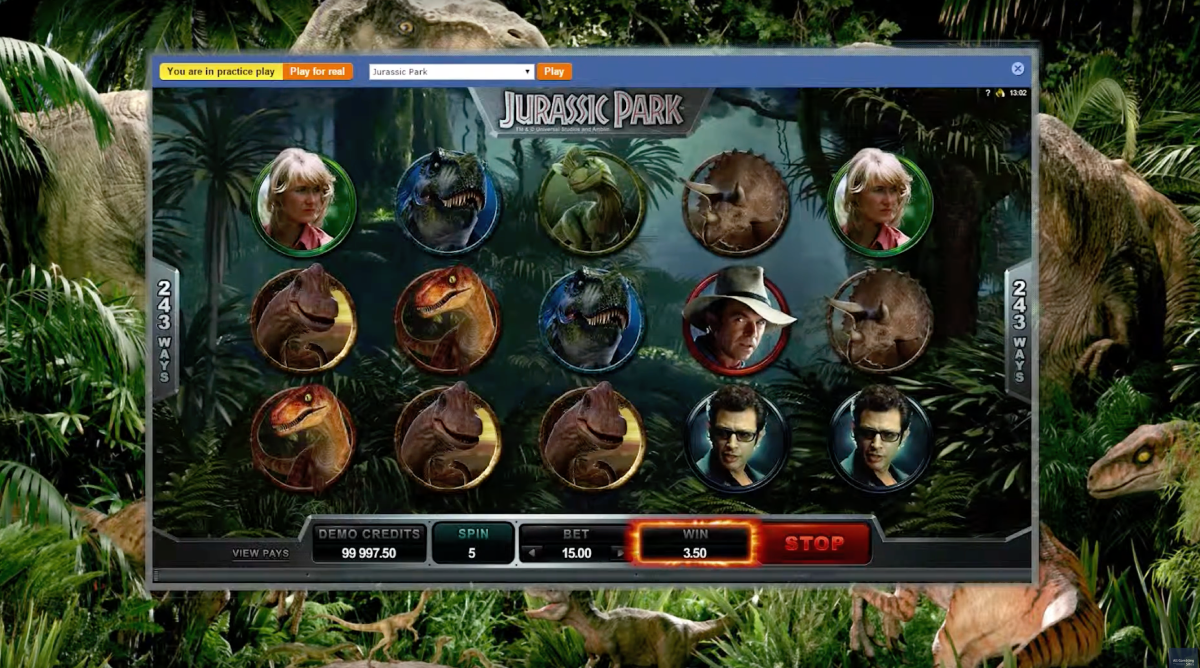
Task: Decrease the bet with the left arrow
Action: click(533, 553)
